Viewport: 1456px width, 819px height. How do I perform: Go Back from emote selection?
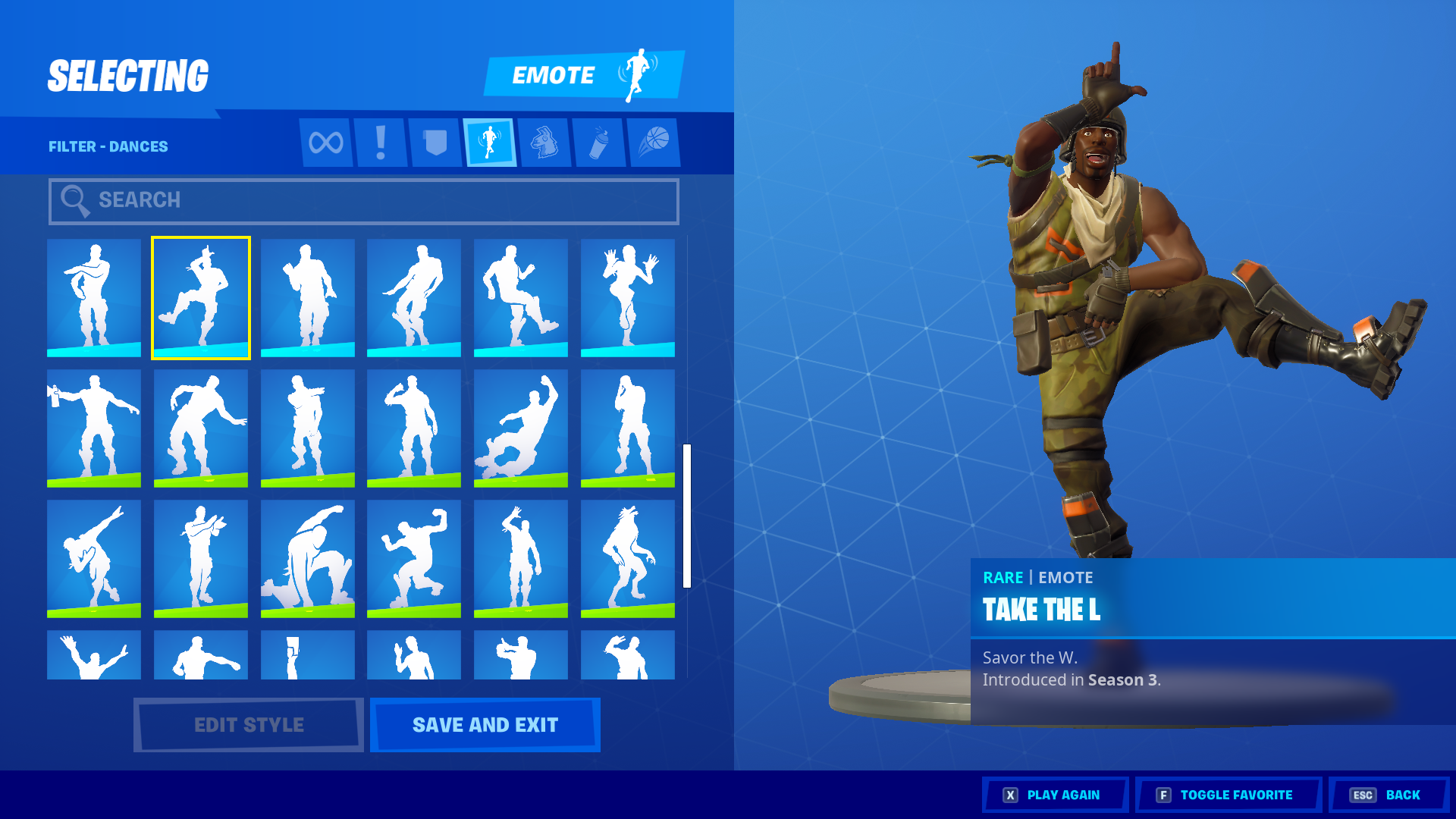[x=1389, y=795]
